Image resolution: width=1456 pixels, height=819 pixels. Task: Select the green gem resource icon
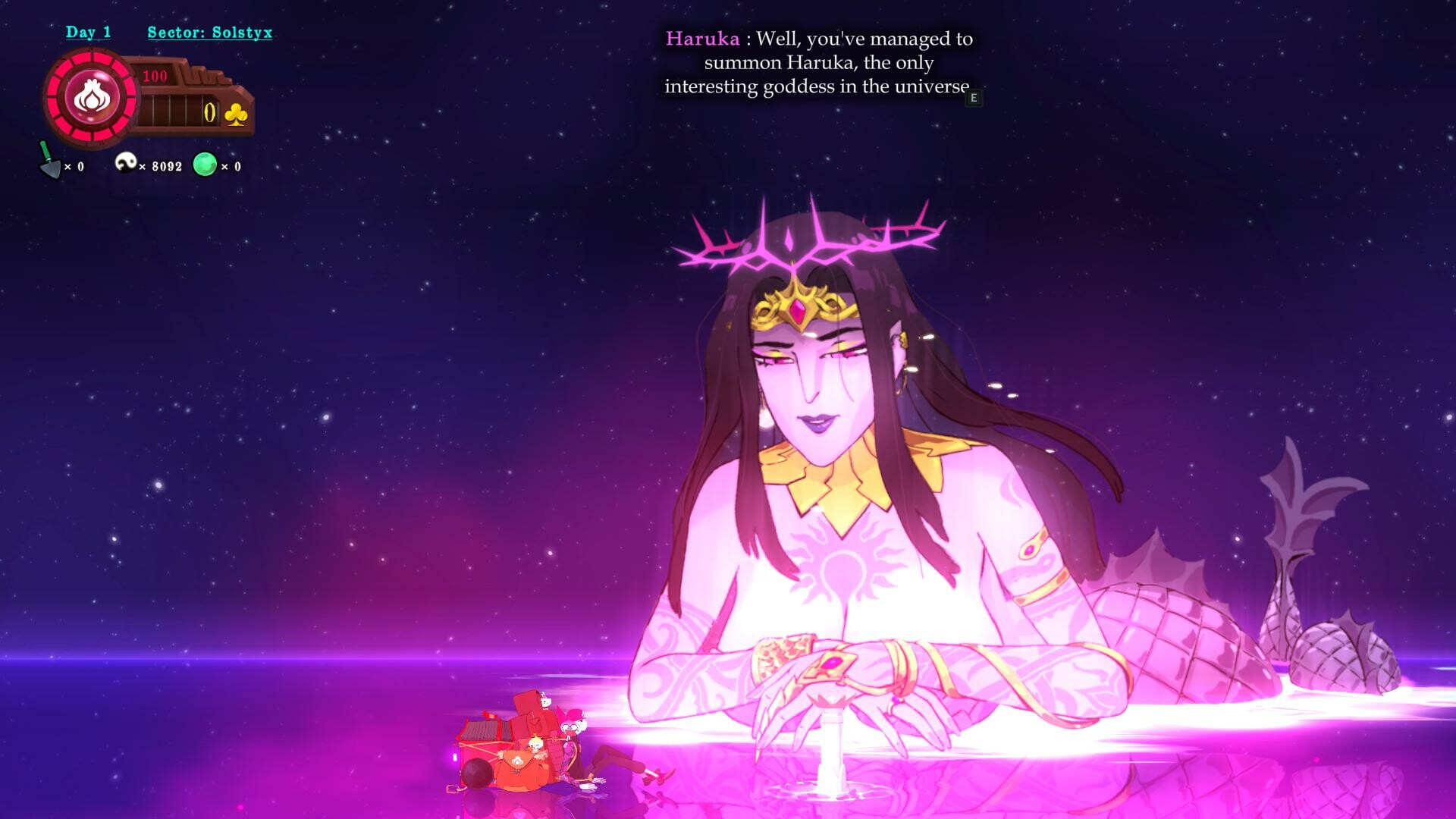point(206,165)
